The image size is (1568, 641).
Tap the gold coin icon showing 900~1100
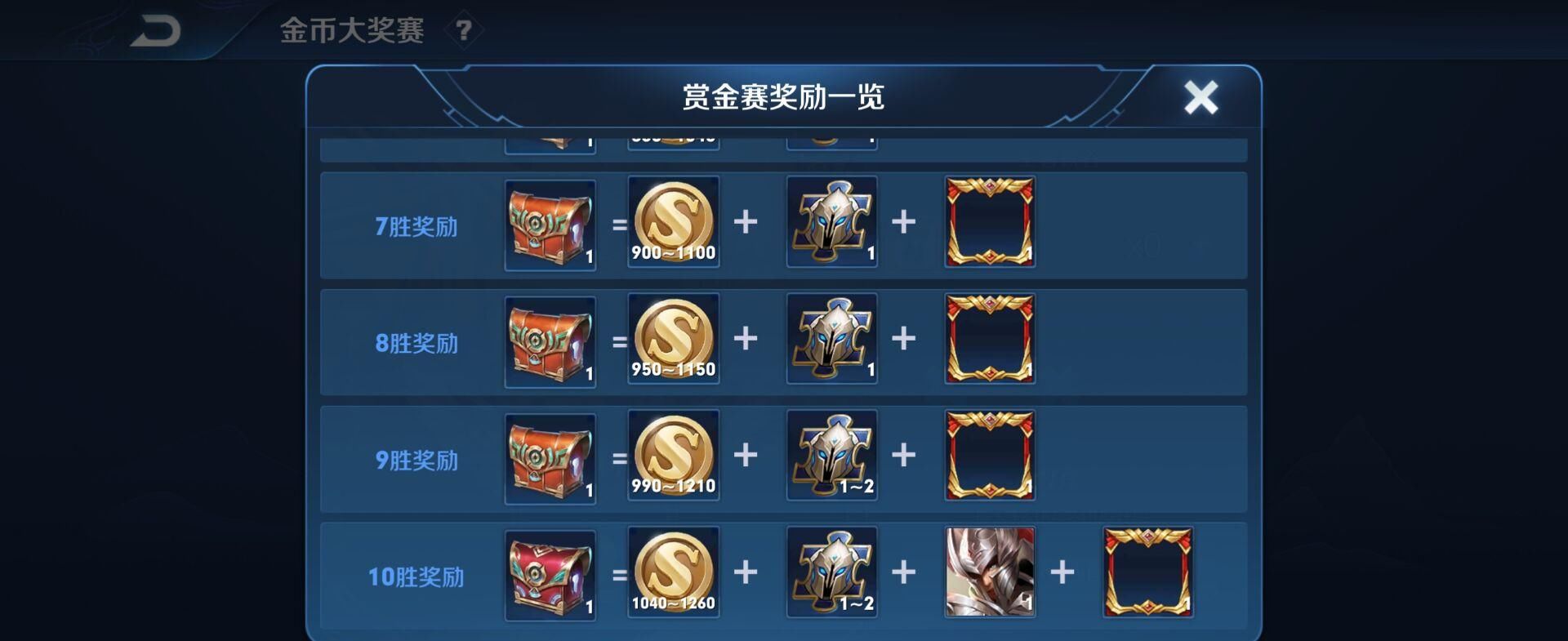click(672, 220)
